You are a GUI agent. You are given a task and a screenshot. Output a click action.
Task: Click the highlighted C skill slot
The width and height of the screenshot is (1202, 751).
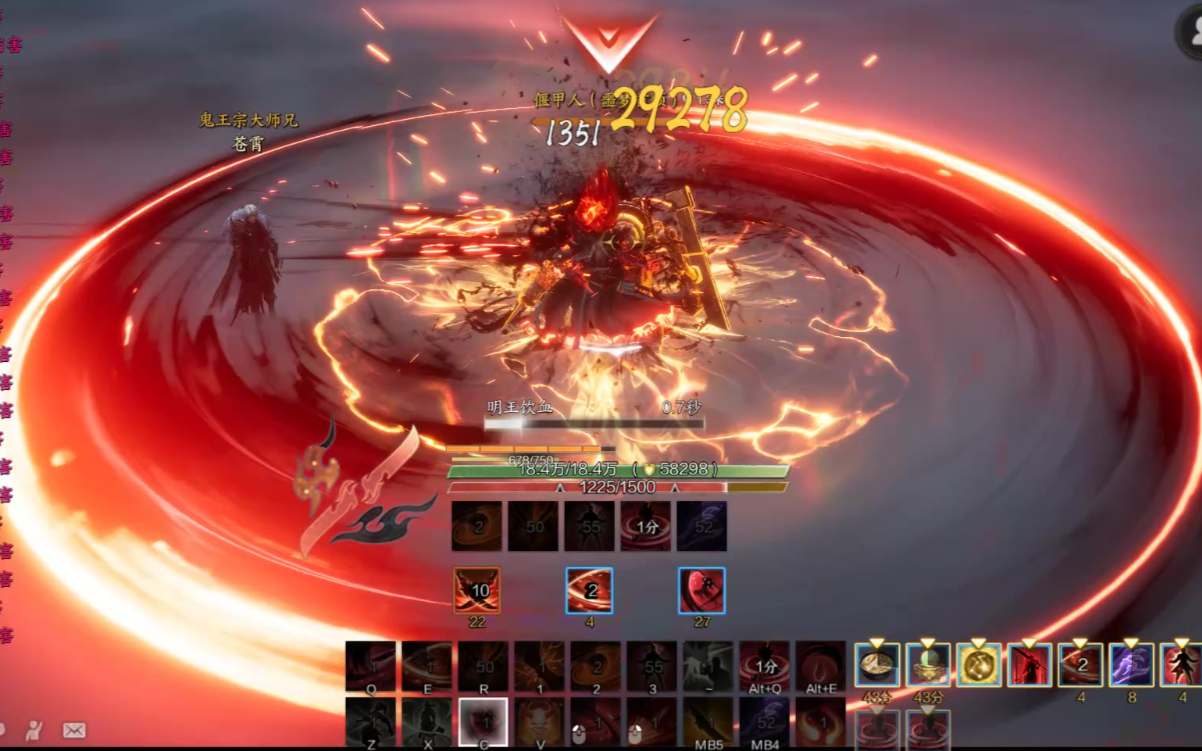483,722
